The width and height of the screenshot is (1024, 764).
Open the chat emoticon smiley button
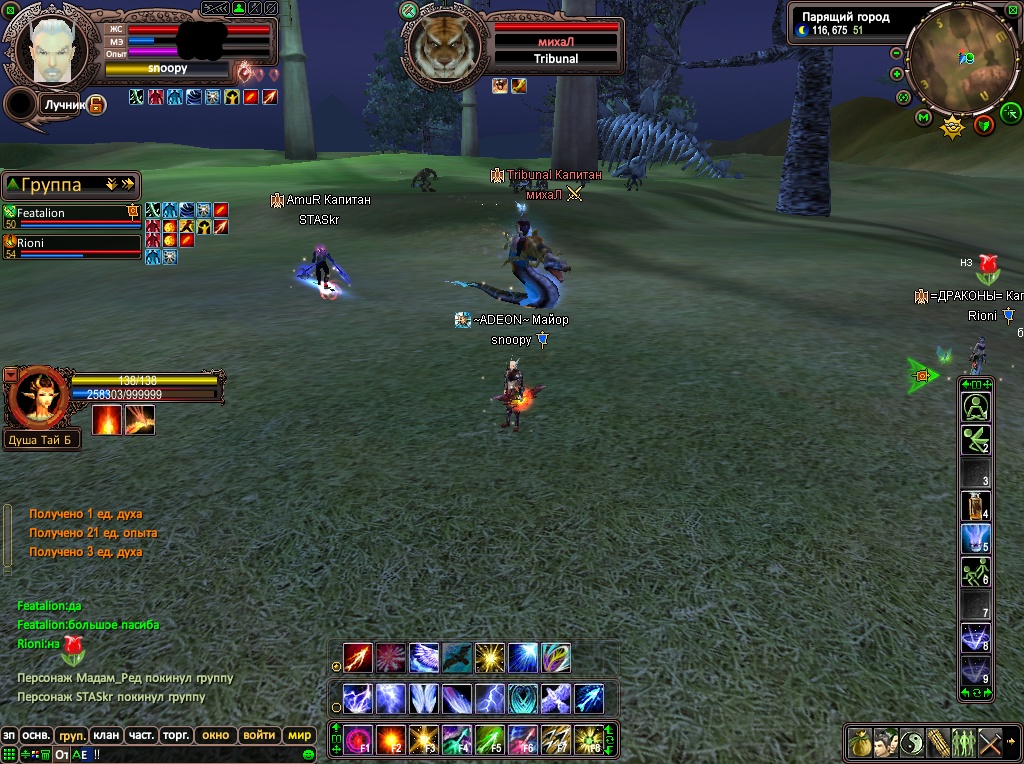point(309,754)
